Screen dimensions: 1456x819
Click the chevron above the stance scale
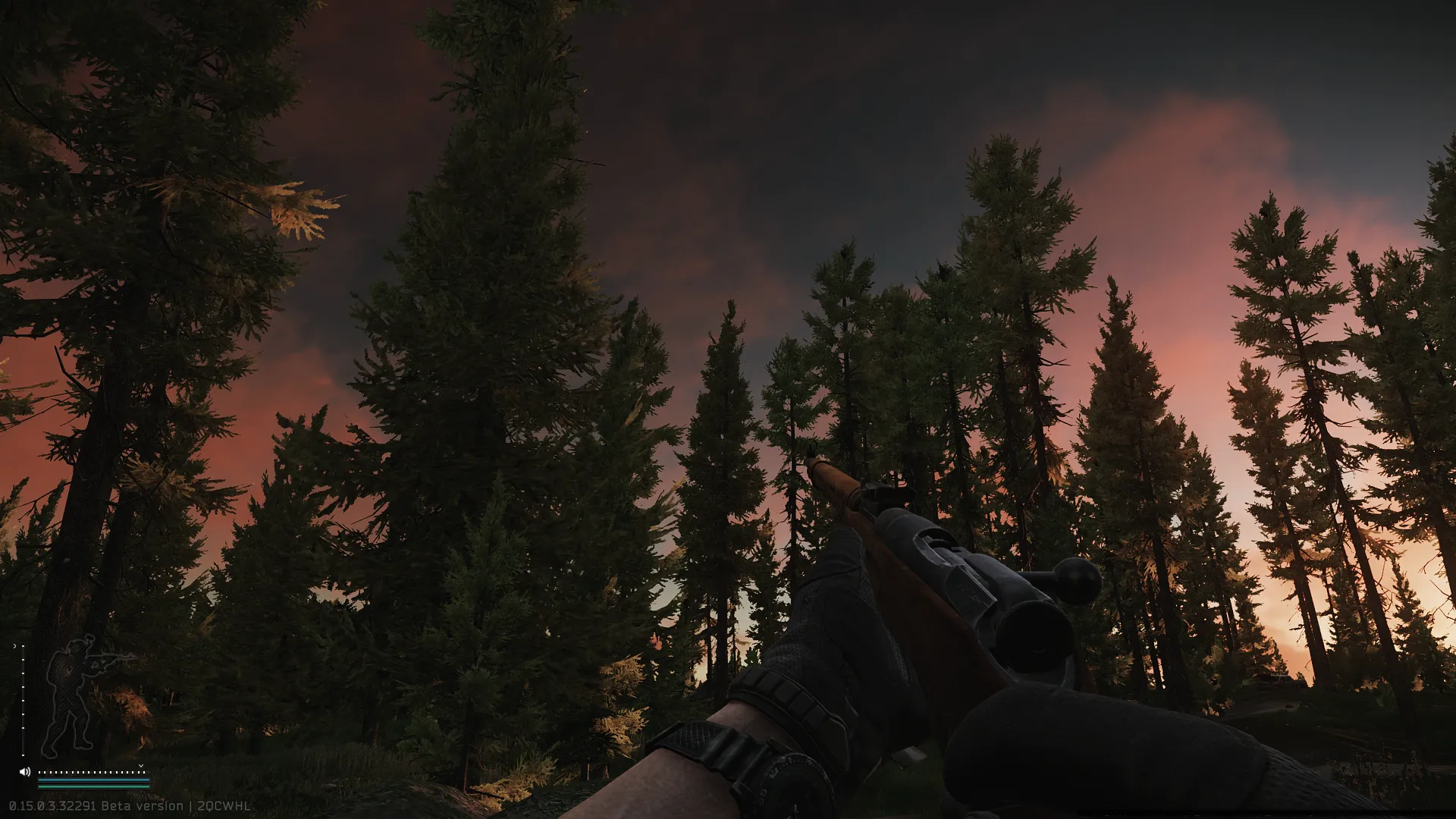pos(15,645)
